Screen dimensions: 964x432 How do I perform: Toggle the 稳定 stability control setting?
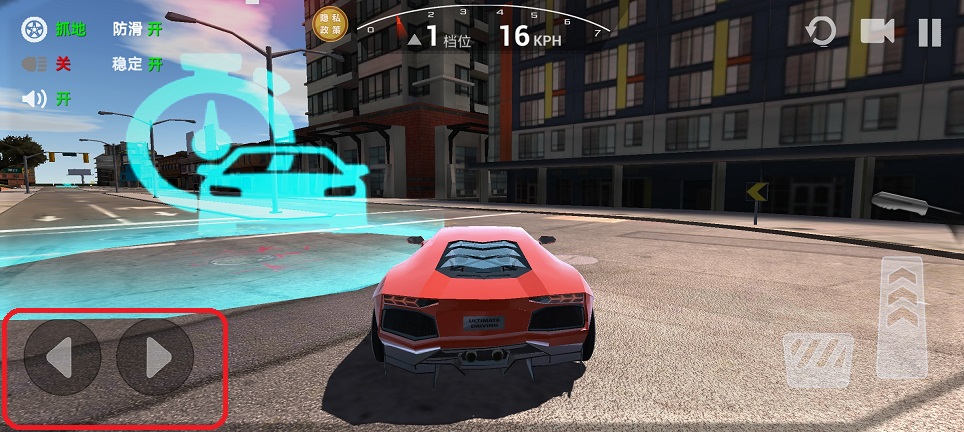pos(138,65)
